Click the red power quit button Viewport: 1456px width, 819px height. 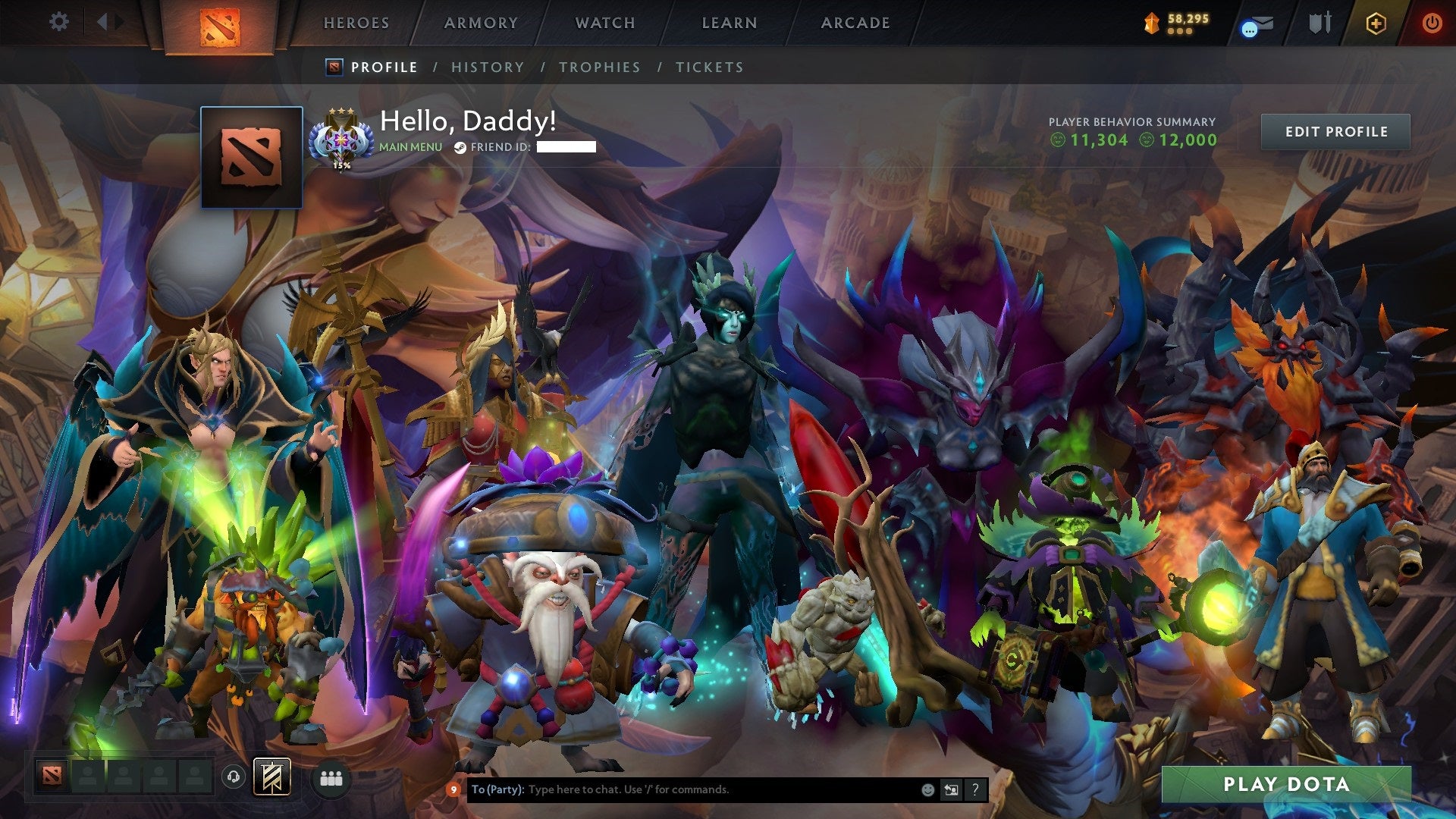coord(1432,24)
